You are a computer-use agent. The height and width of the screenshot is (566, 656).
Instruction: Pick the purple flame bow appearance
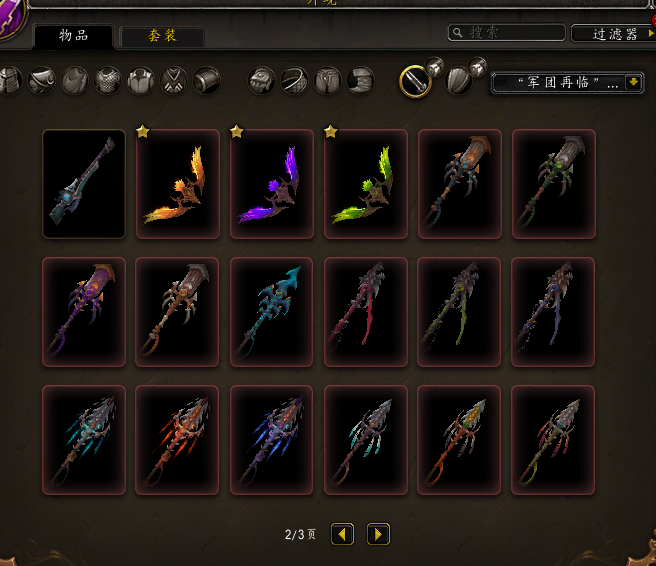click(272, 184)
